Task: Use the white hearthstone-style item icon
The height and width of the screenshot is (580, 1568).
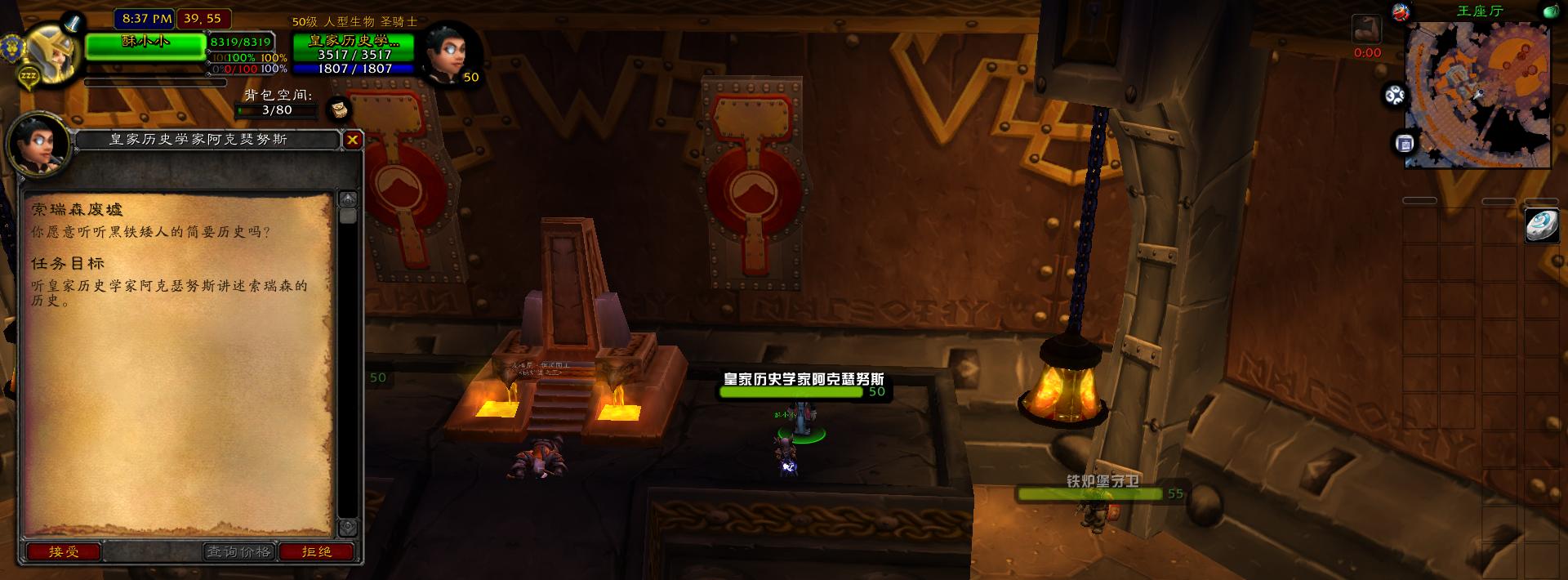Action: tap(1541, 225)
